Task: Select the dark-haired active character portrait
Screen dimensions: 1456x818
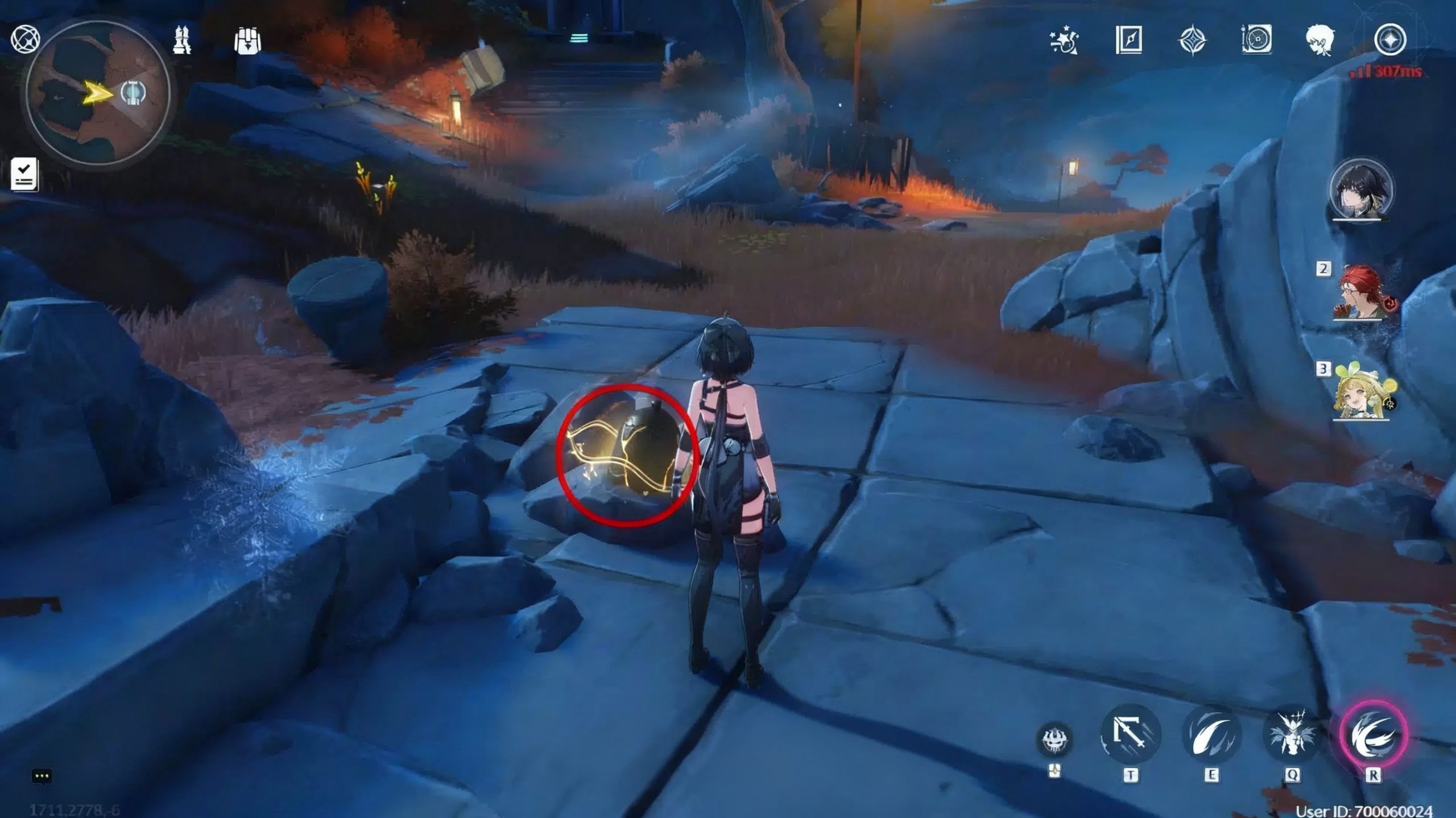Action: [x=1360, y=191]
